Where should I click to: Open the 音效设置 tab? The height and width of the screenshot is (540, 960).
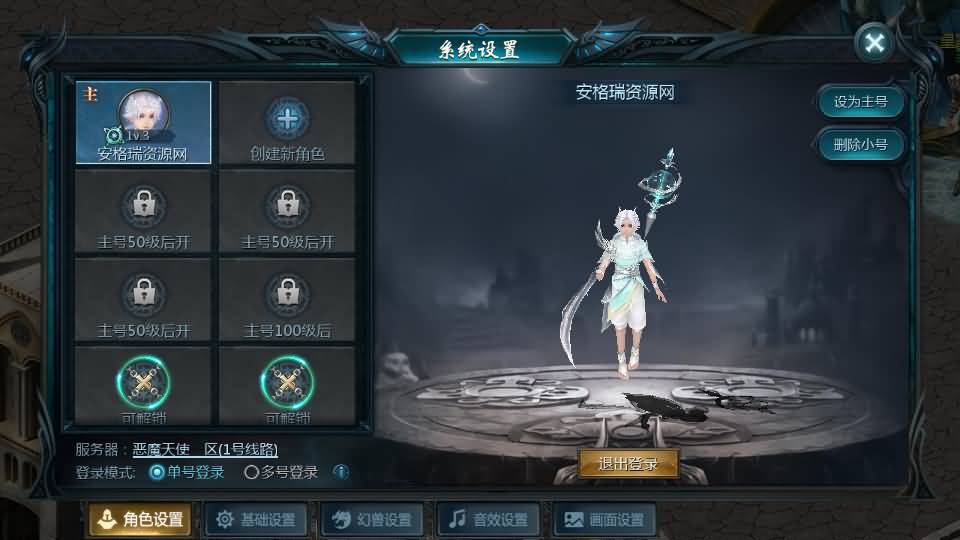tap(490, 519)
